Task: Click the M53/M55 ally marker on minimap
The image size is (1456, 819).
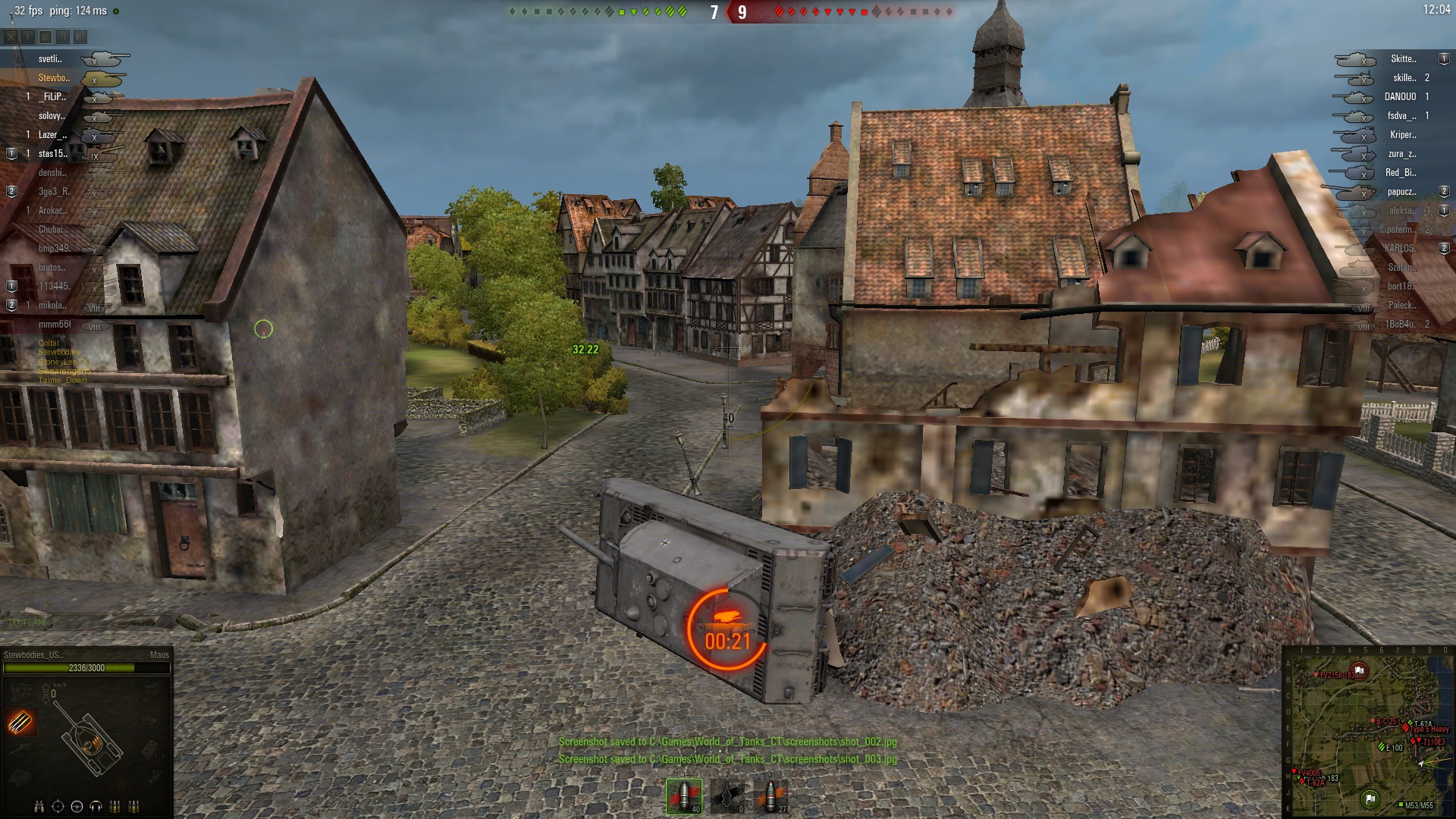Action: click(x=1401, y=805)
